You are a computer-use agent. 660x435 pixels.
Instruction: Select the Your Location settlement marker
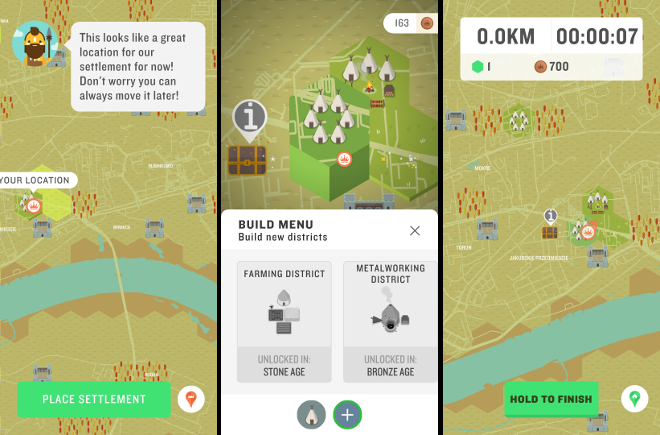click(x=33, y=205)
